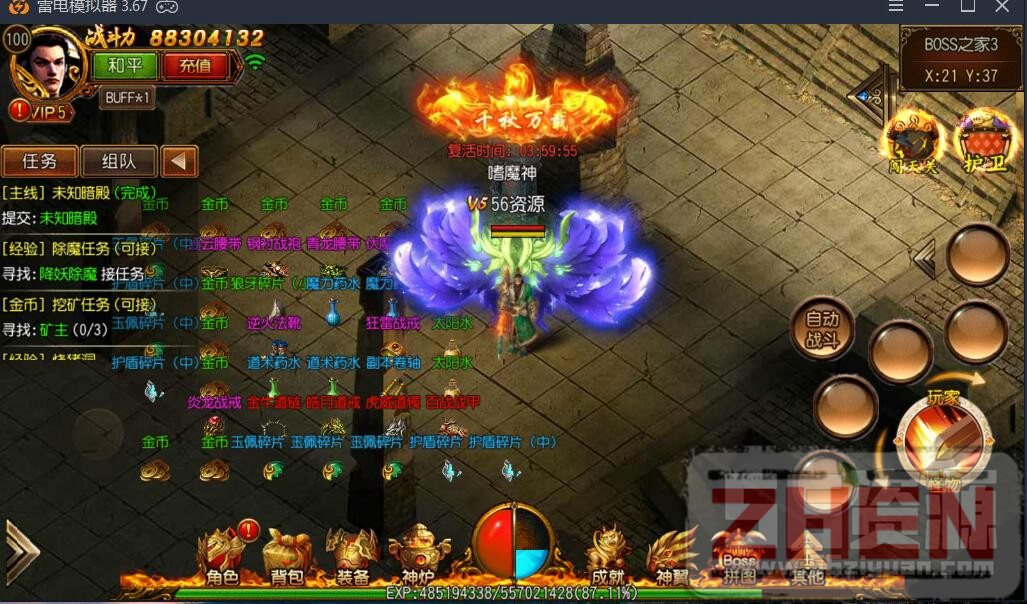Toggle the 和平 peace attack mode
Image resolution: width=1027 pixels, height=604 pixels.
click(125, 66)
